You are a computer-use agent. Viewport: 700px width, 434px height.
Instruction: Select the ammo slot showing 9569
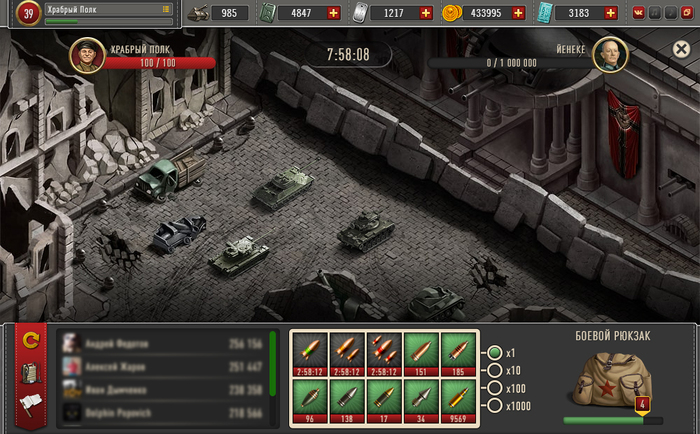(458, 400)
